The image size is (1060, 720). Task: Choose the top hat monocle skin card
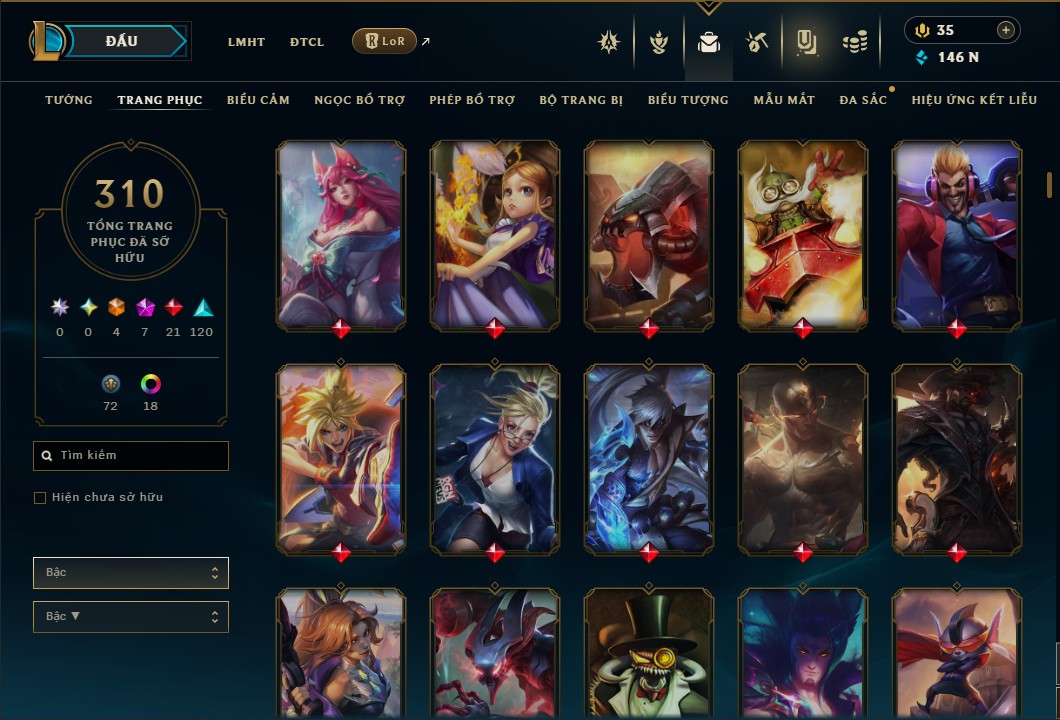pos(649,650)
